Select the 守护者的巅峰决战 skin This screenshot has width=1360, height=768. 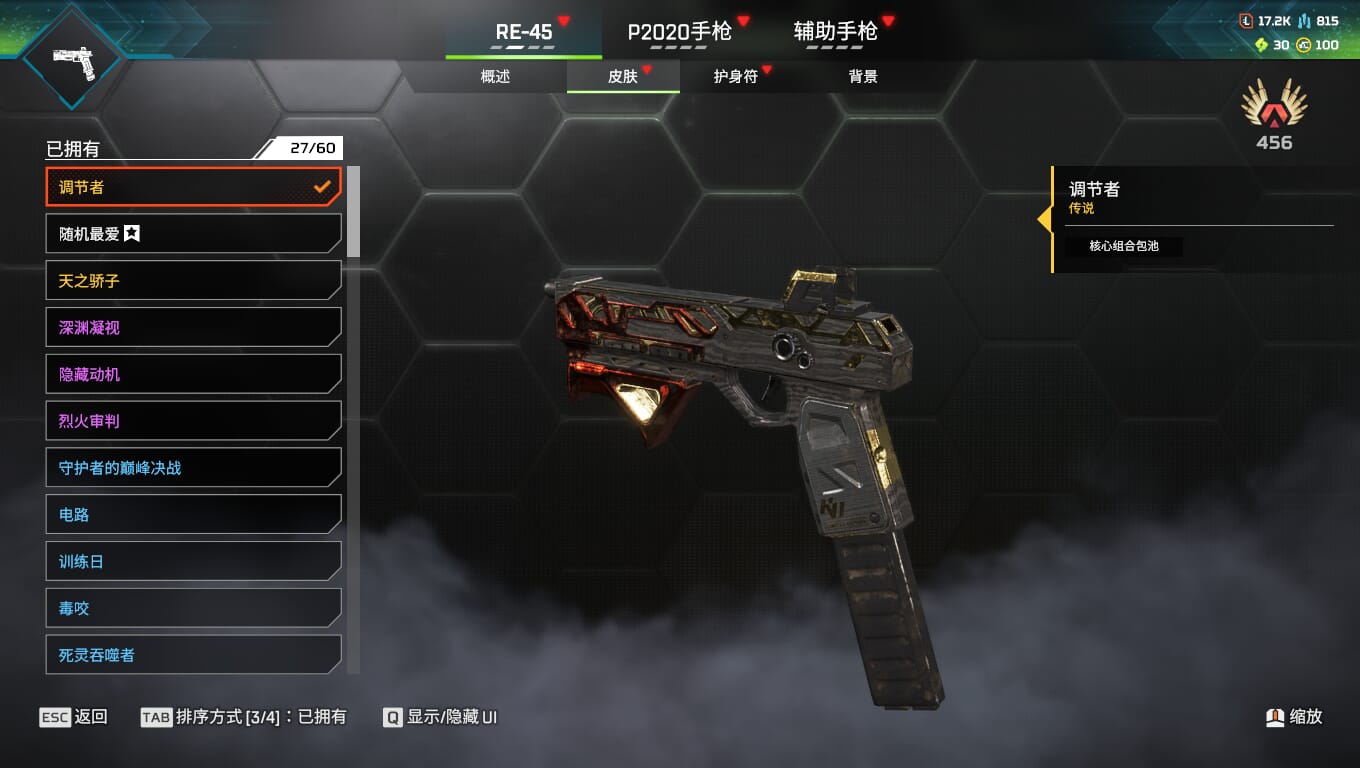coord(193,468)
